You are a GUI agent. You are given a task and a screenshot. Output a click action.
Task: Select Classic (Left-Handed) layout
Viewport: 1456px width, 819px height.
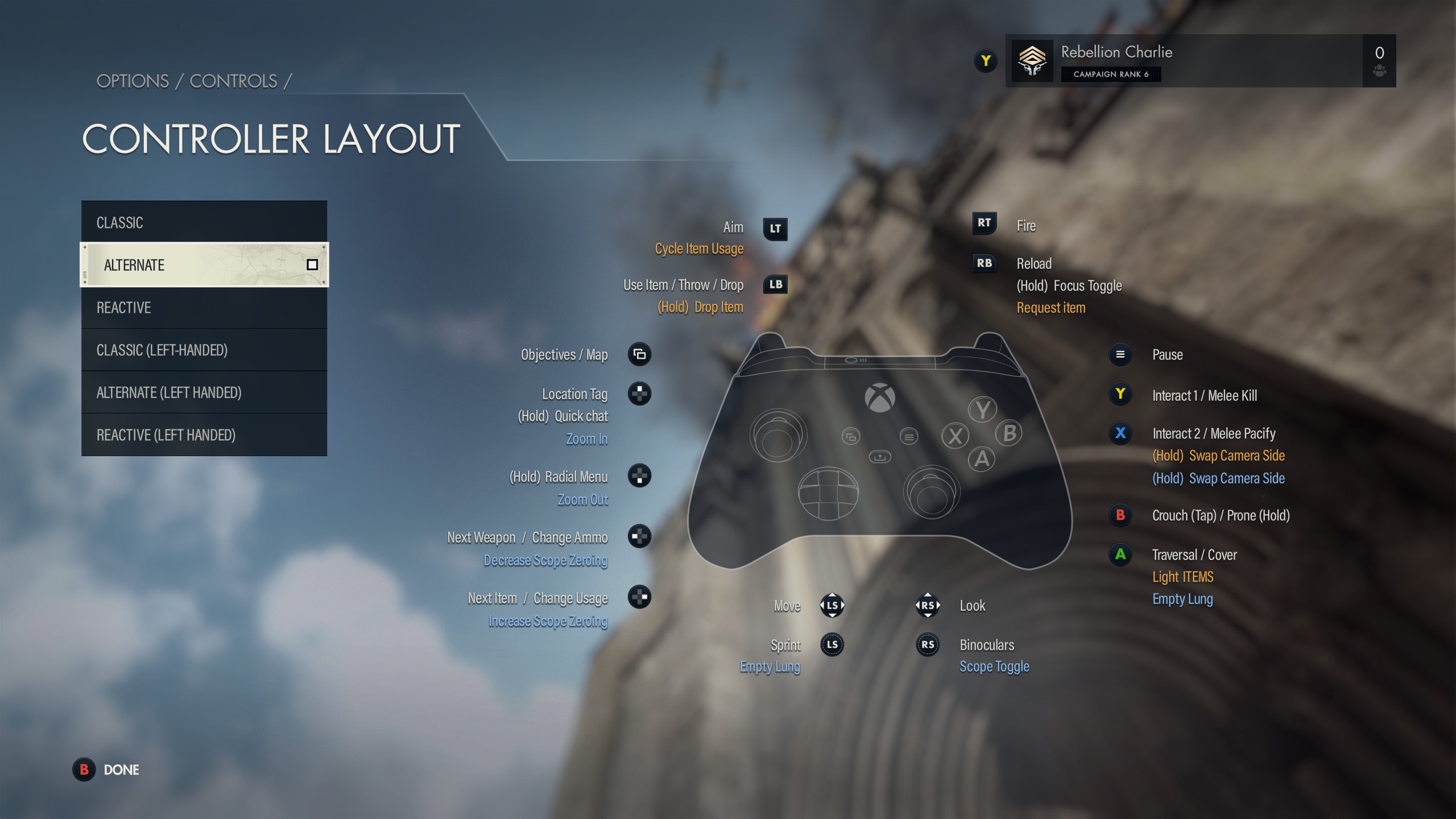click(204, 350)
